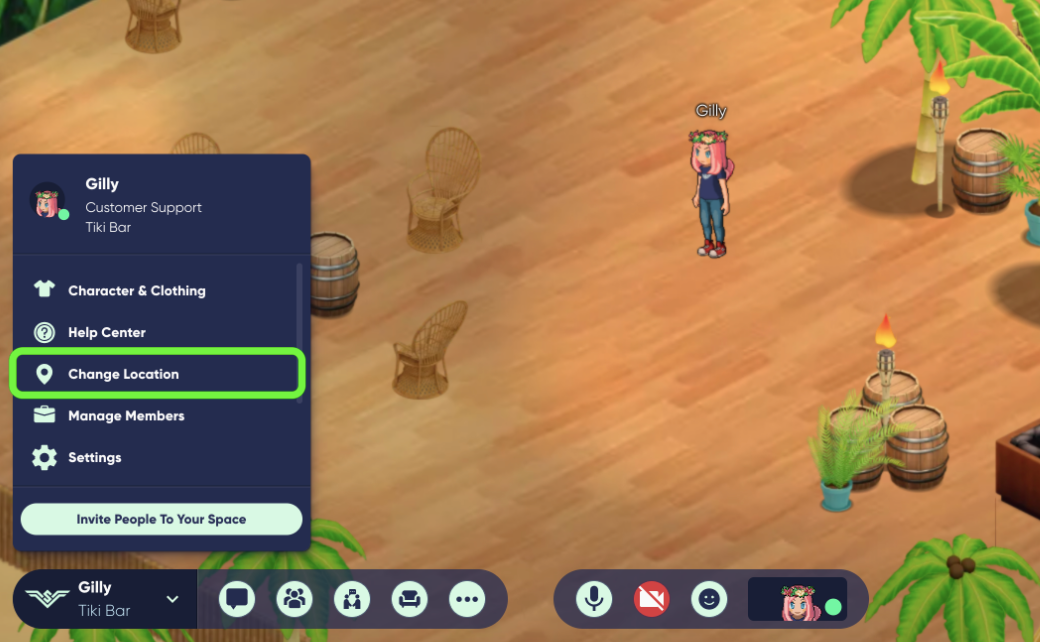Open Manage Members
The width and height of the screenshot is (1040, 642).
[126, 416]
